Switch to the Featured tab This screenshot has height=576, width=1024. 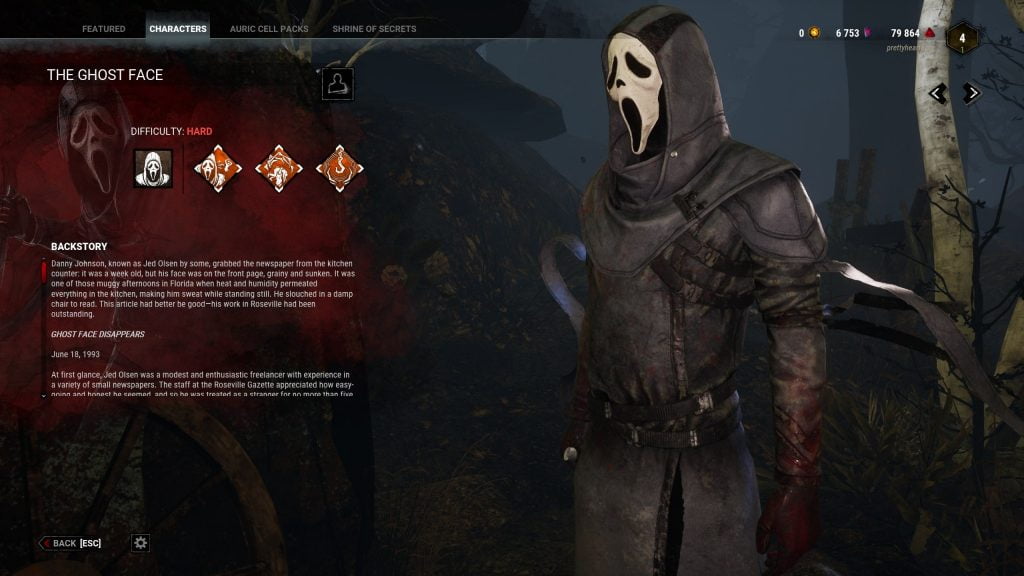104,29
